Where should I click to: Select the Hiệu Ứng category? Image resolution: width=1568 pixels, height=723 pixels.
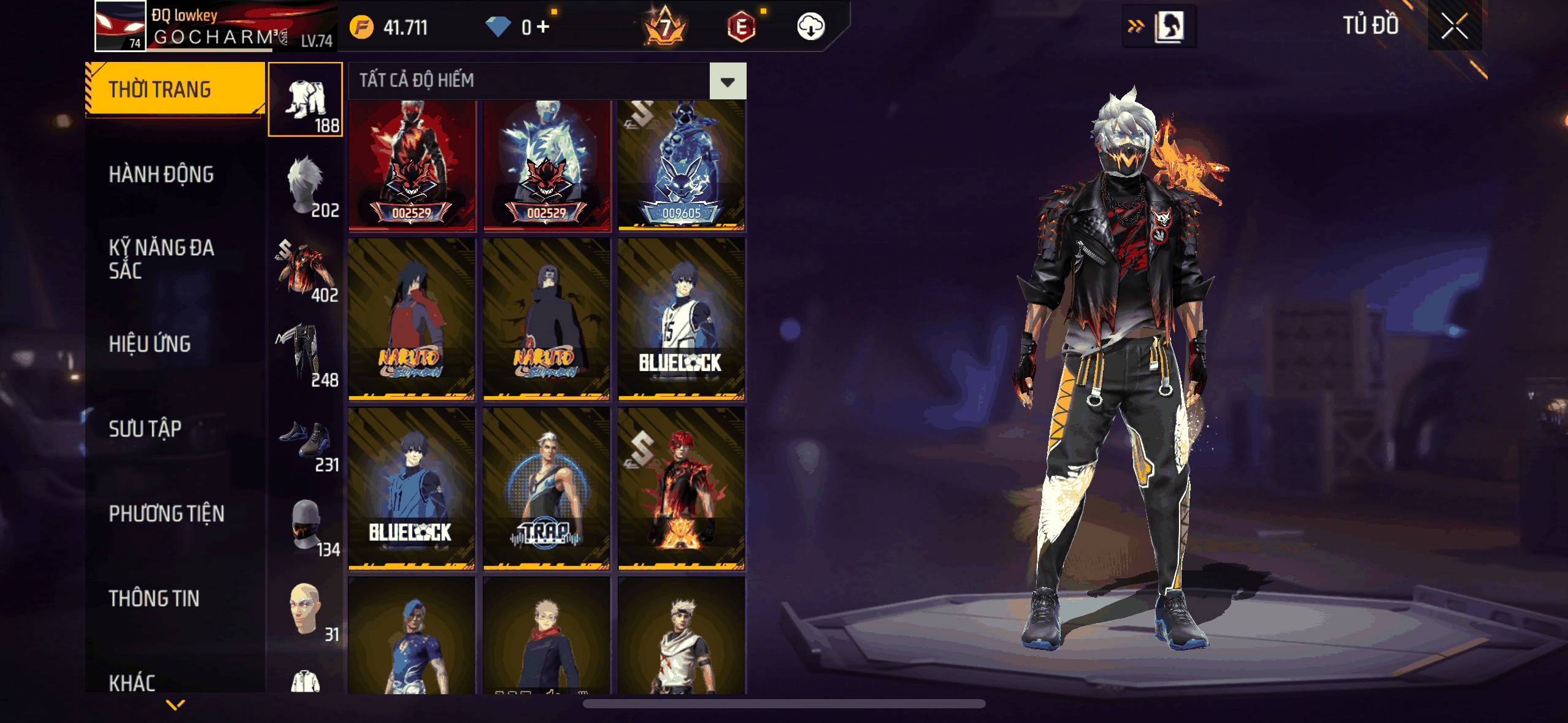(x=150, y=344)
